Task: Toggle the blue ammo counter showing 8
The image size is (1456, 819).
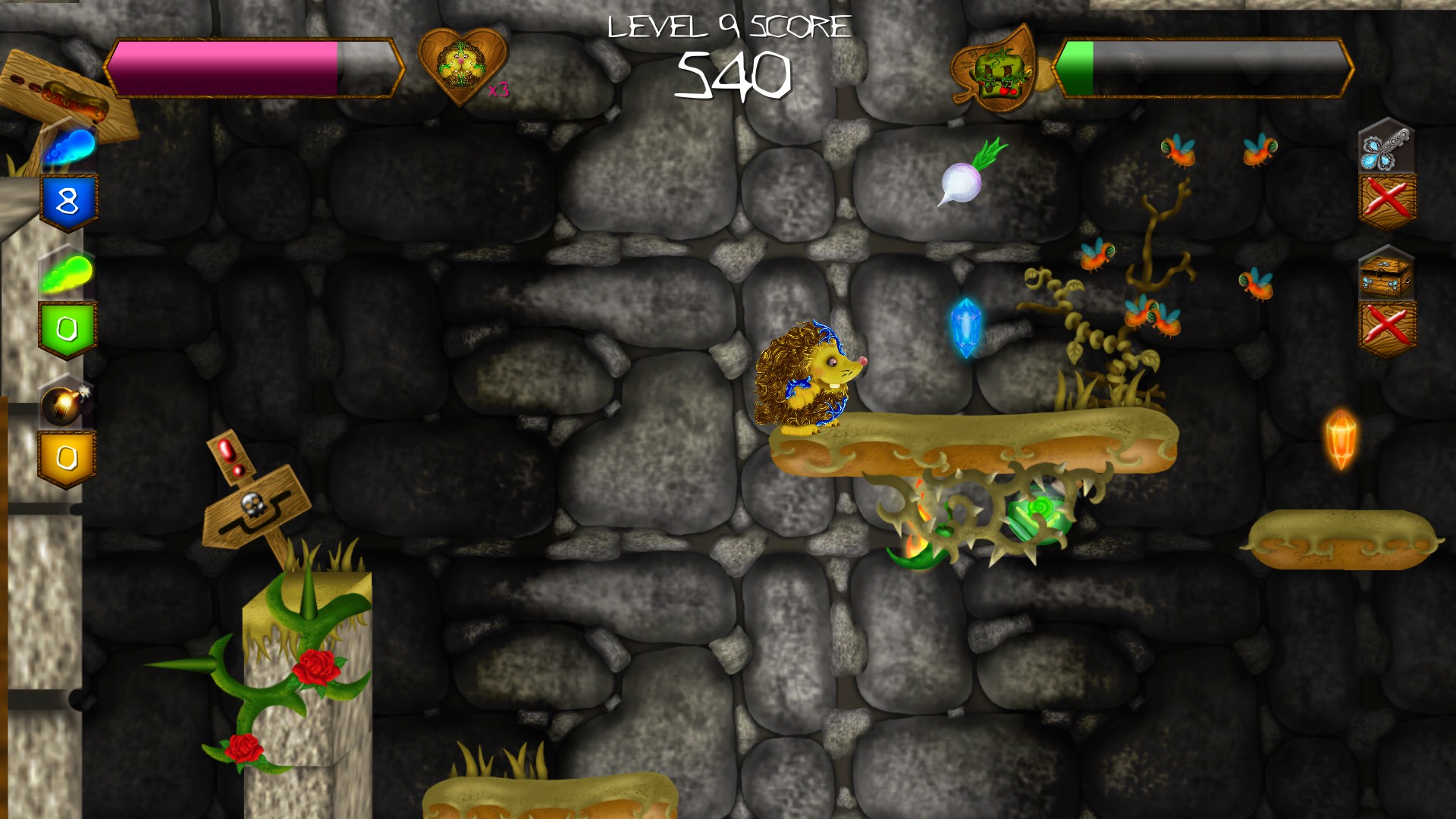Action: [x=67, y=200]
